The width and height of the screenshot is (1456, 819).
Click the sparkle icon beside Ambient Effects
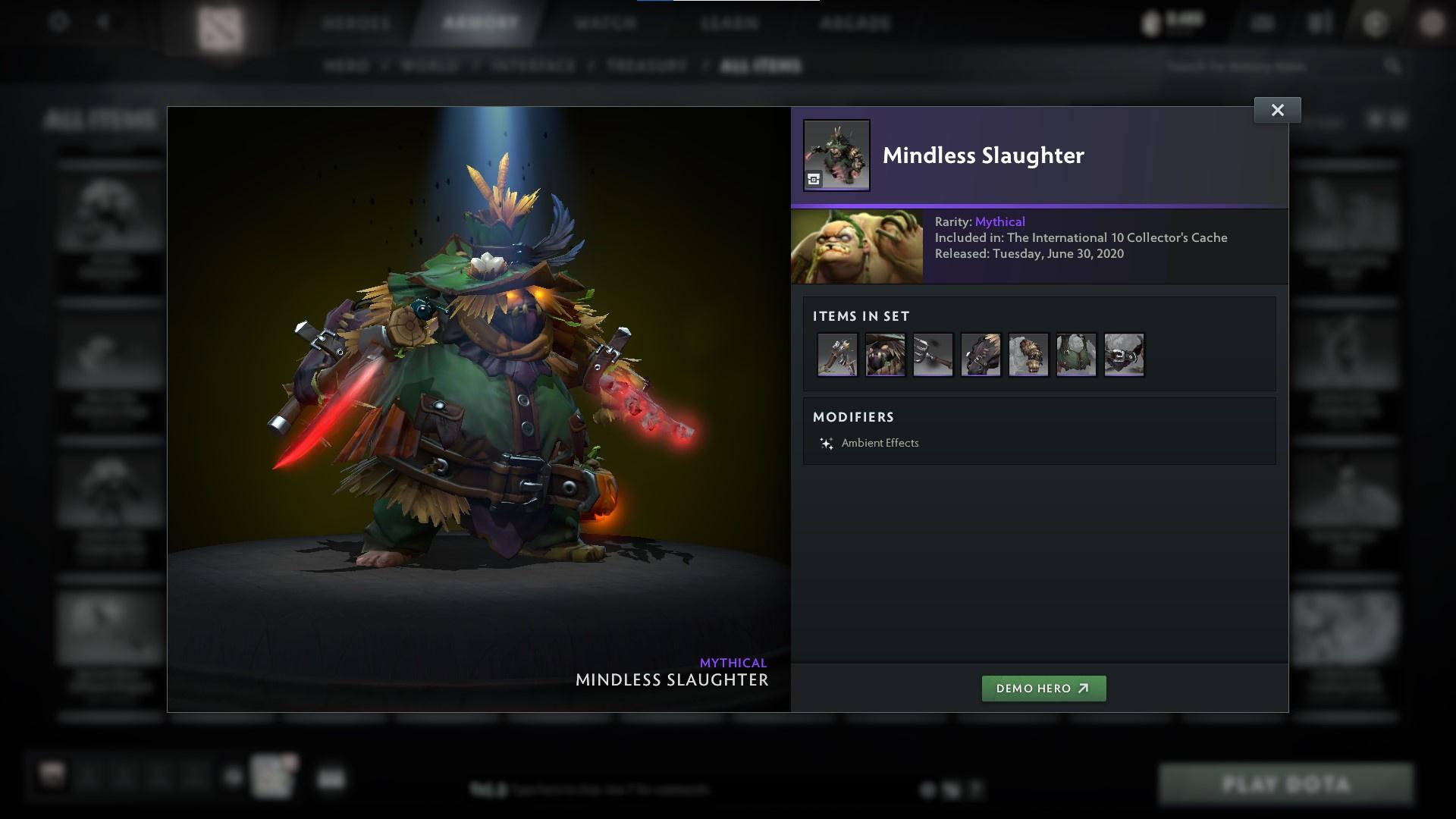[x=827, y=443]
